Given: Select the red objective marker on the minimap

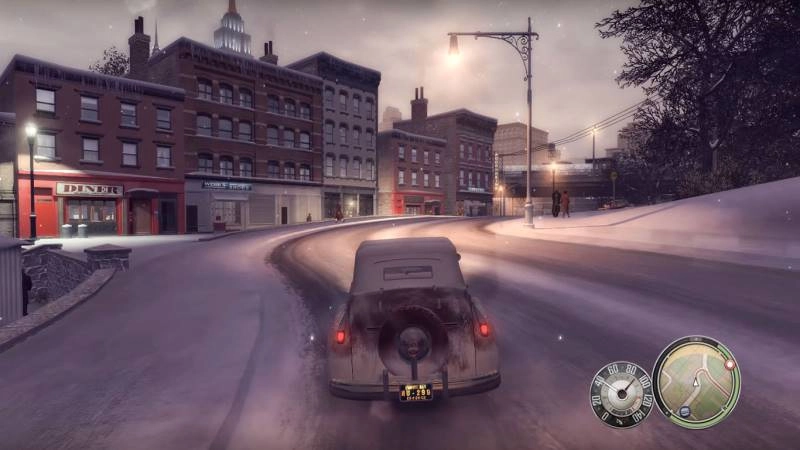Looking at the screenshot, I should [729, 365].
